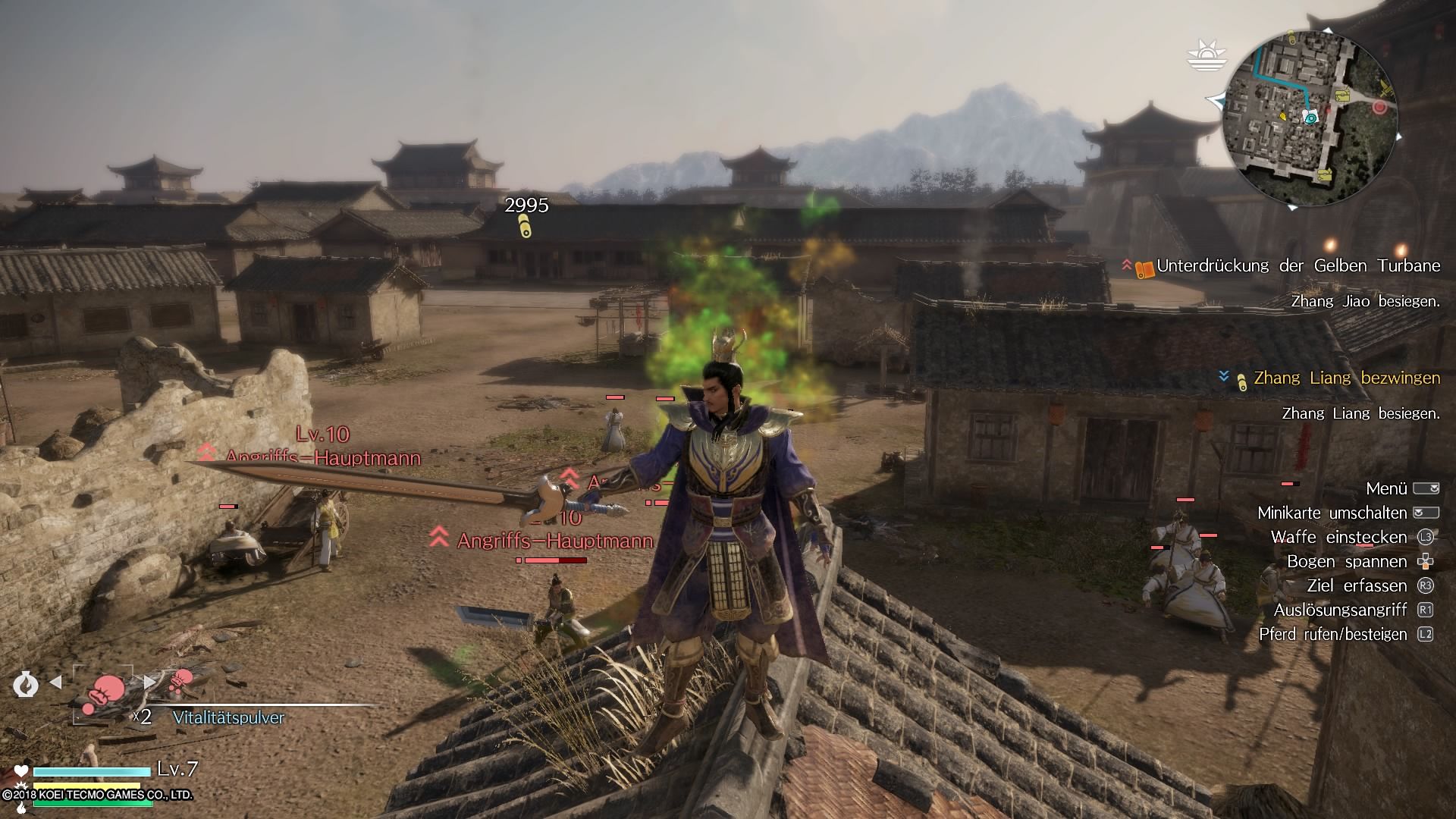Click the cyan player marker on the minimap
The width and height of the screenshot is (1456, 819).
tap(1310, 116)
